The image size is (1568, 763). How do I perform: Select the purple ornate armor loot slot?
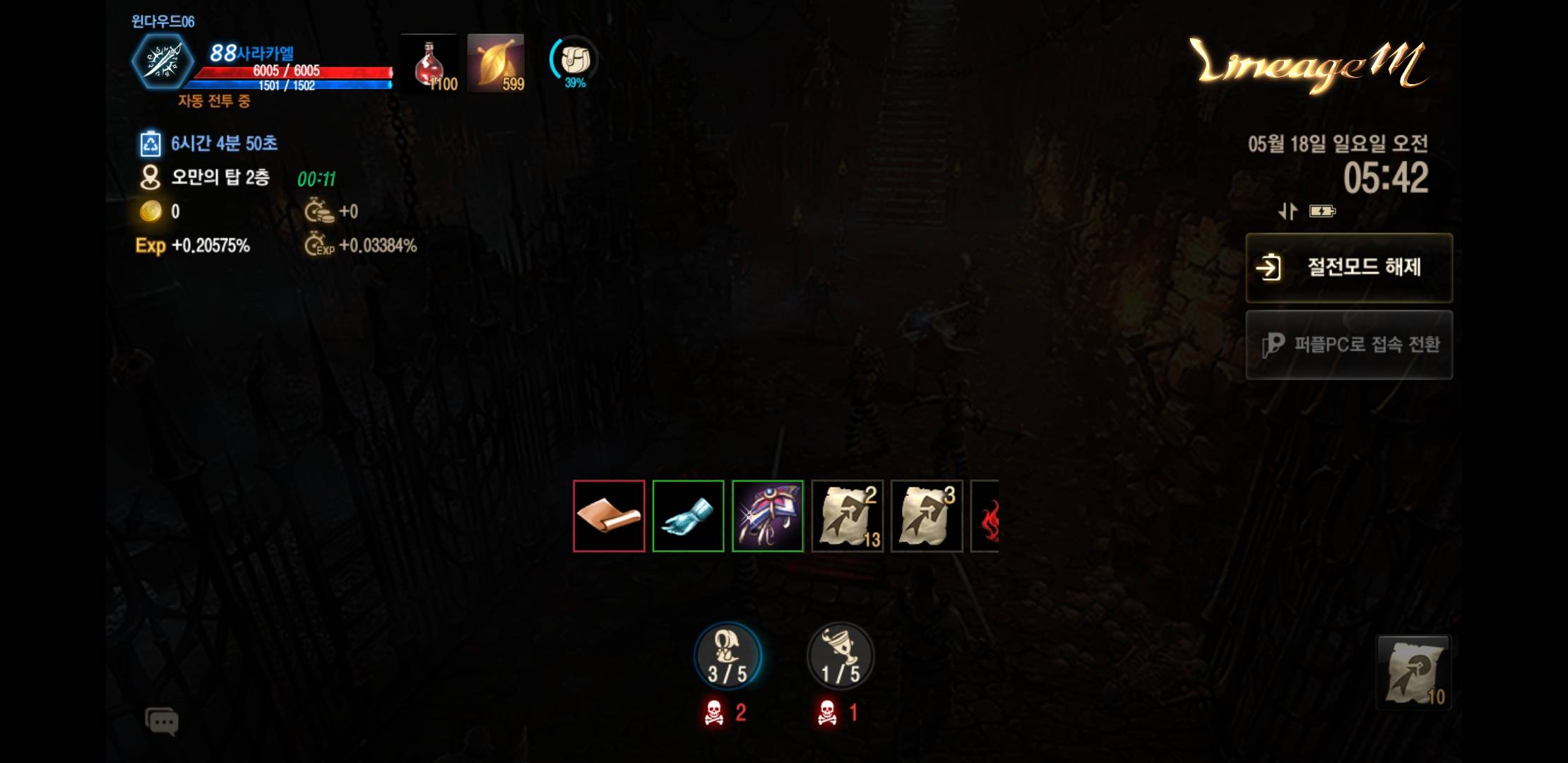coord(768,516)
